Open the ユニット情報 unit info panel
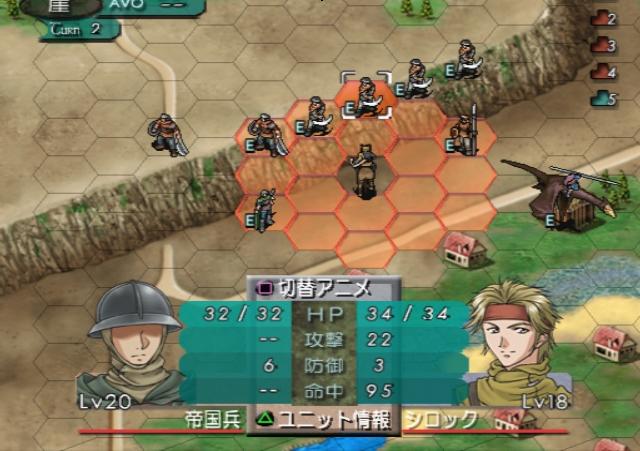The height and width of the screenshot is (451, 640). tap(323, 419)
